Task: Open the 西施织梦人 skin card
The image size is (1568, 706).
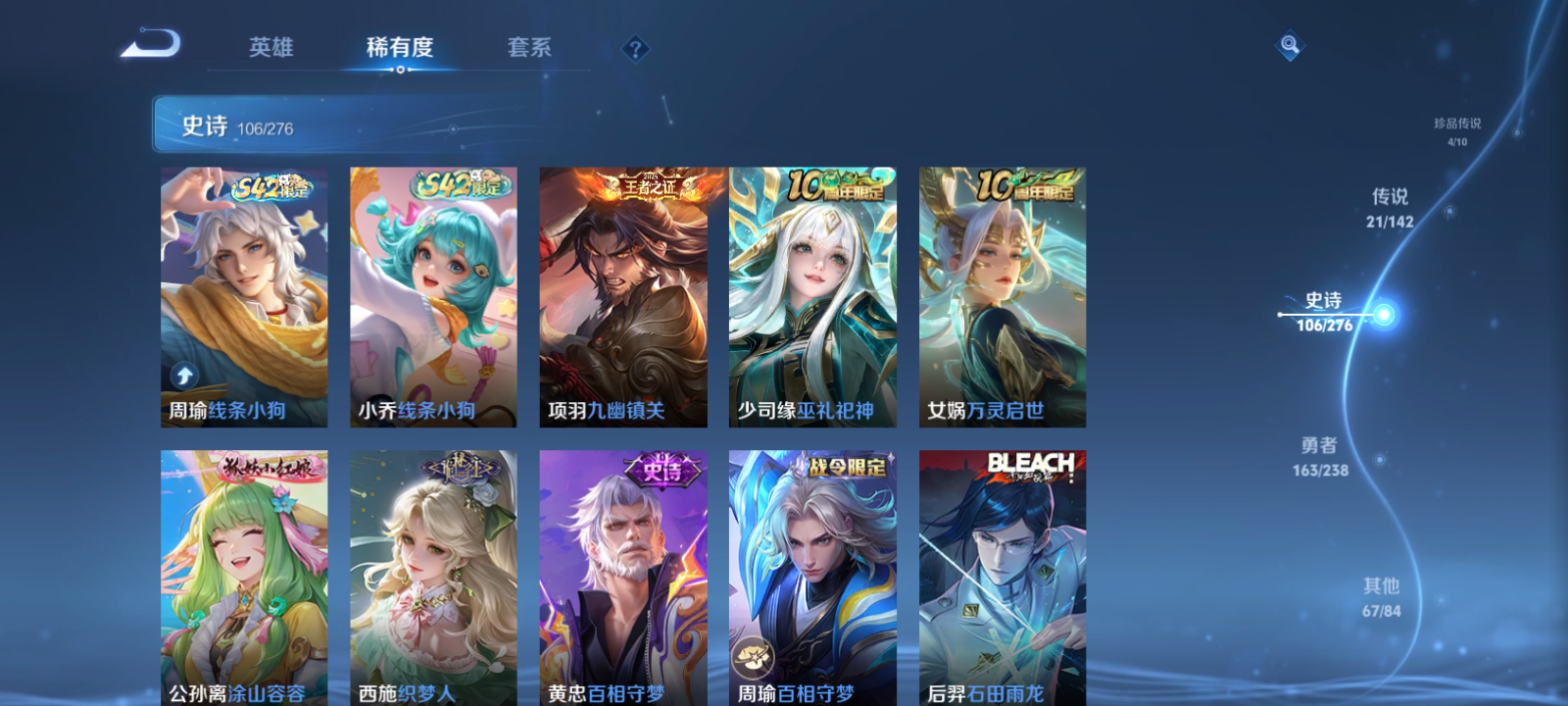Action: click(431, 579)
